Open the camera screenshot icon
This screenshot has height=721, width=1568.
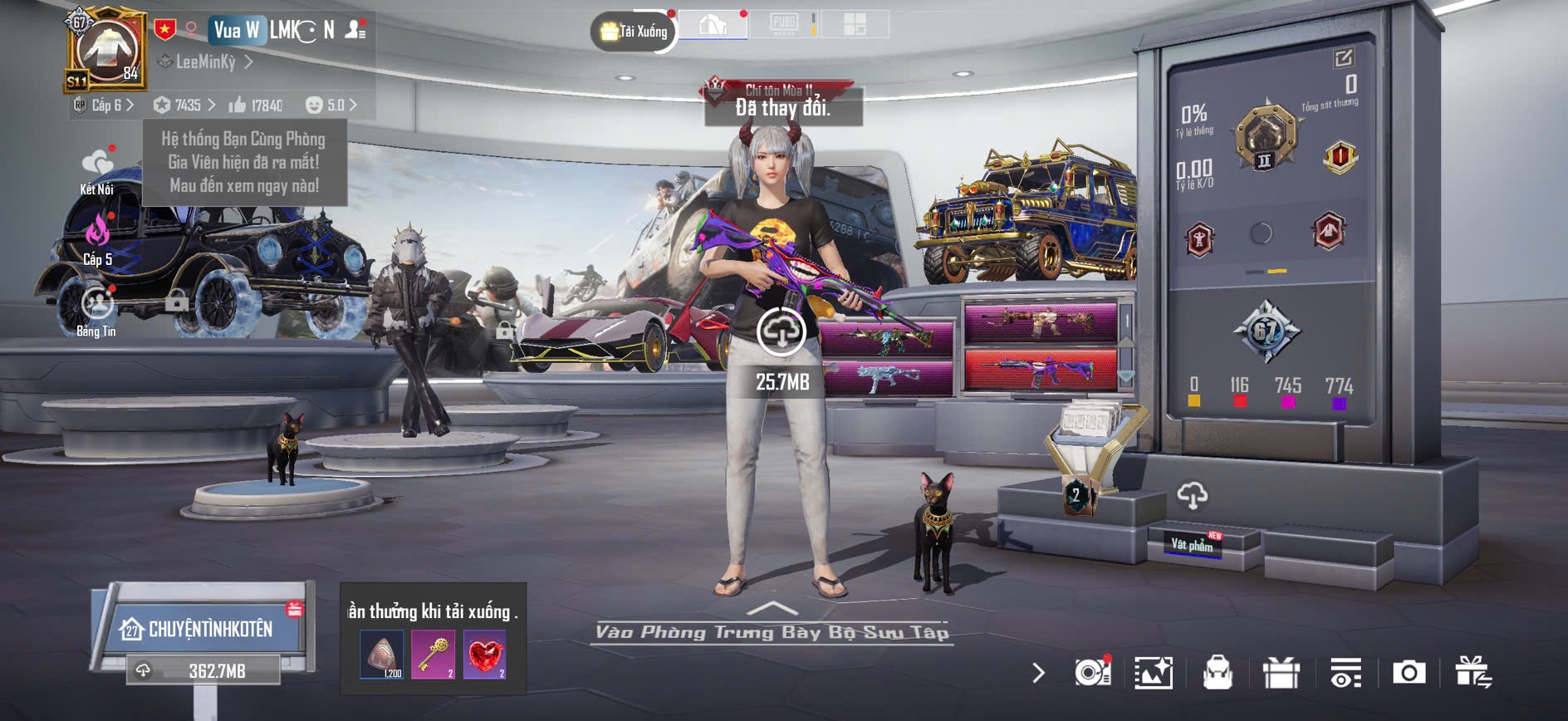(x=1409, y=672)
